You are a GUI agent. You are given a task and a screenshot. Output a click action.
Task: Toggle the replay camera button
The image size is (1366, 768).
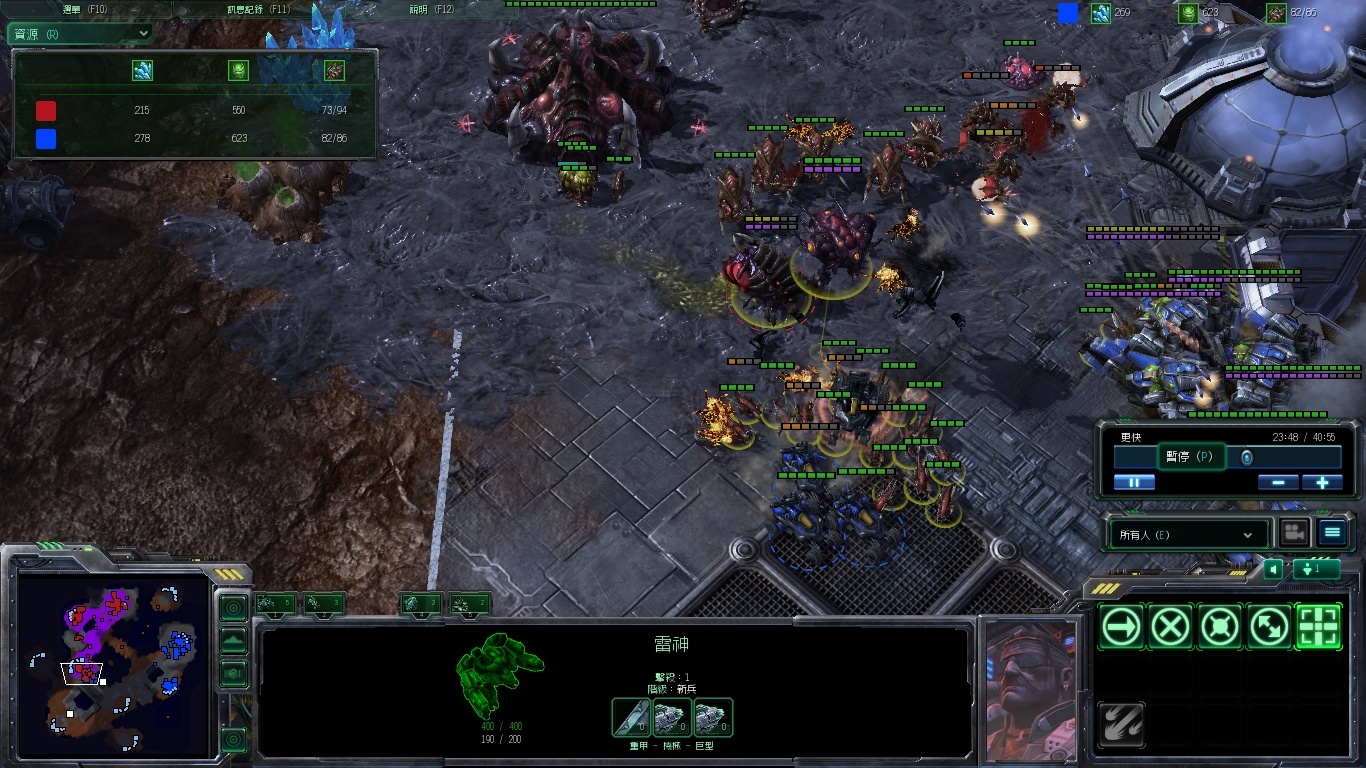pos(1294,533)
